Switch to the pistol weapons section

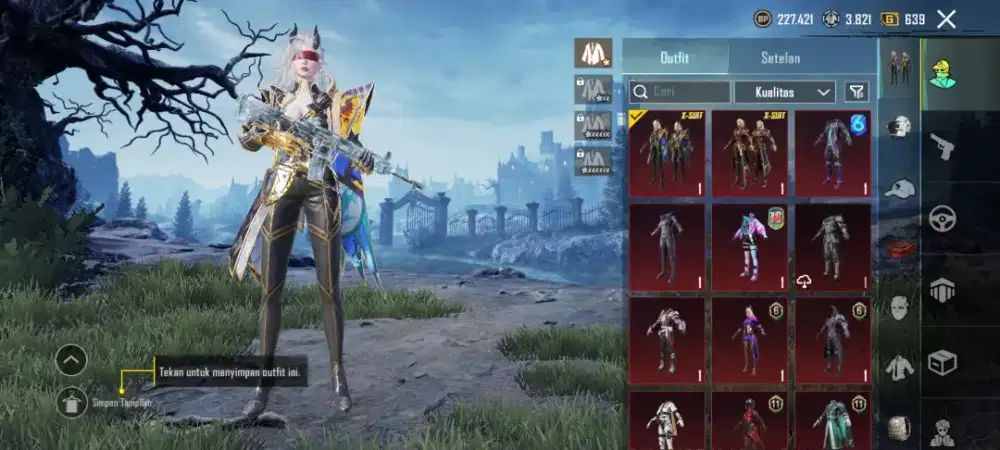(x=943, y=147)
